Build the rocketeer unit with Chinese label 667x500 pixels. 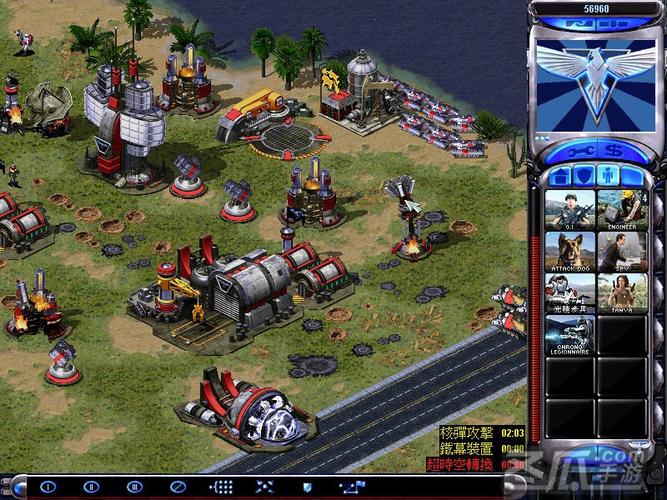[570, 293]
